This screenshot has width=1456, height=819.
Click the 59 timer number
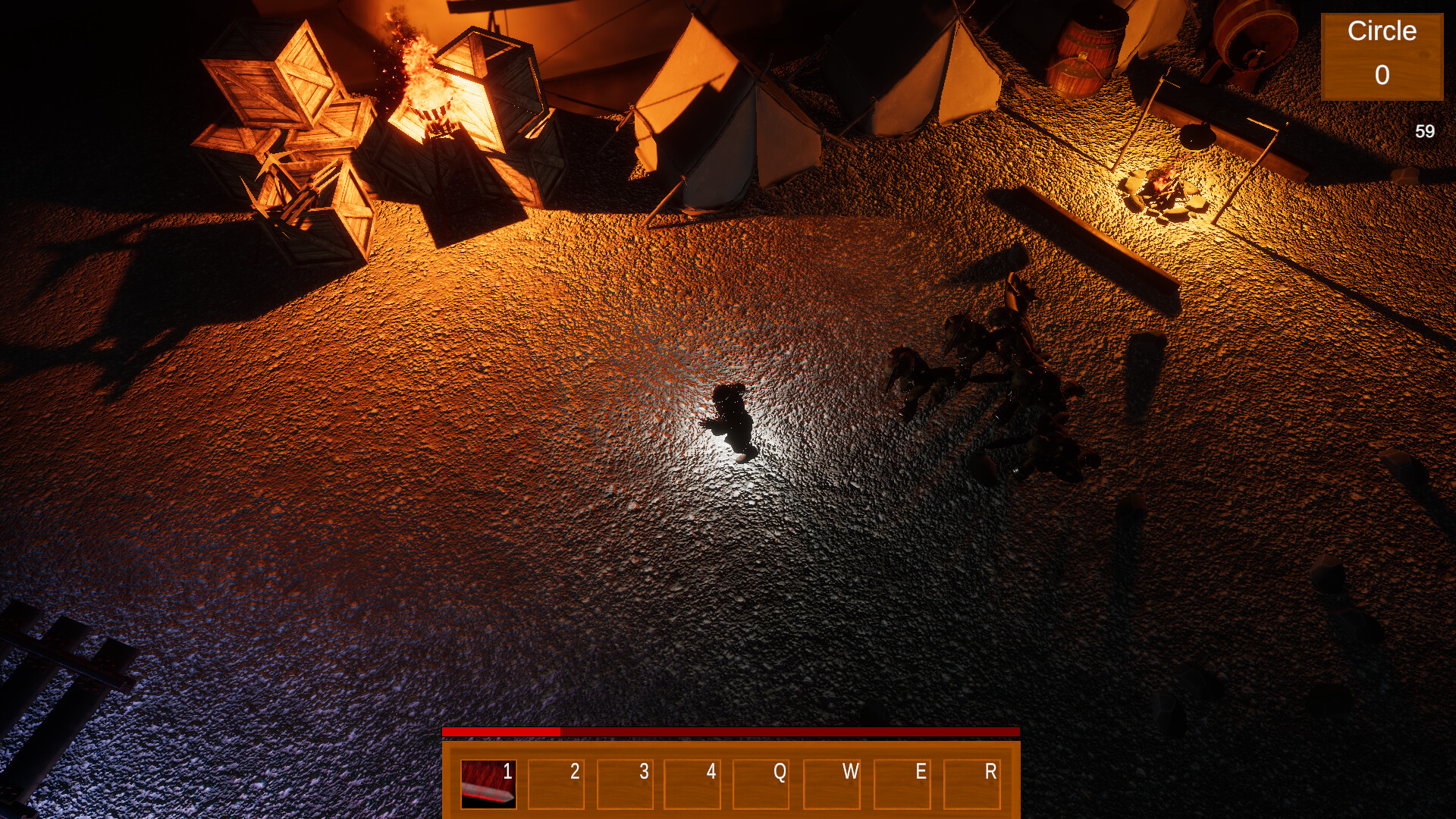1423,130
